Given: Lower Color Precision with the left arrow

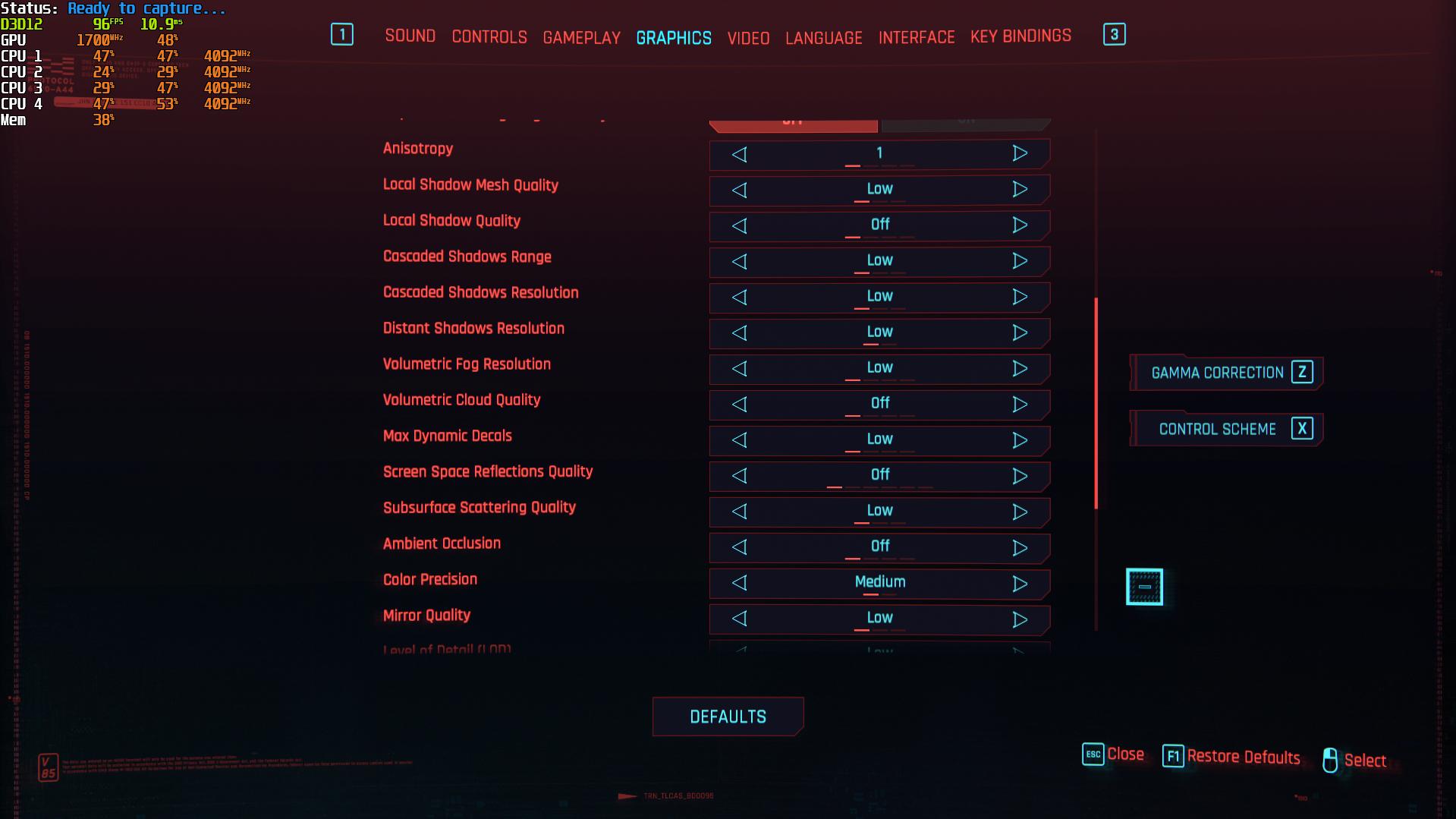Looking at the screenshot, I should 740,583.
